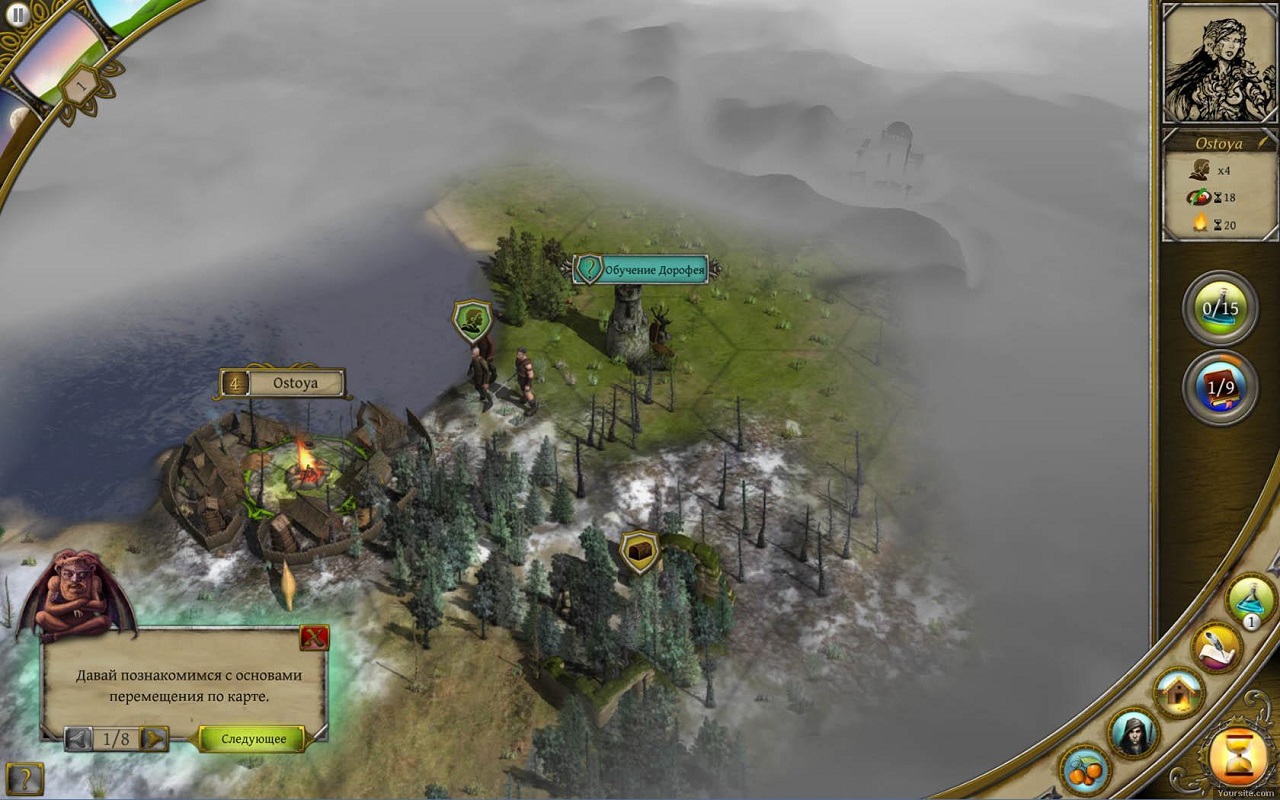
Task: Open the quill and scroll journal icon
Action: coord(1216,647)
